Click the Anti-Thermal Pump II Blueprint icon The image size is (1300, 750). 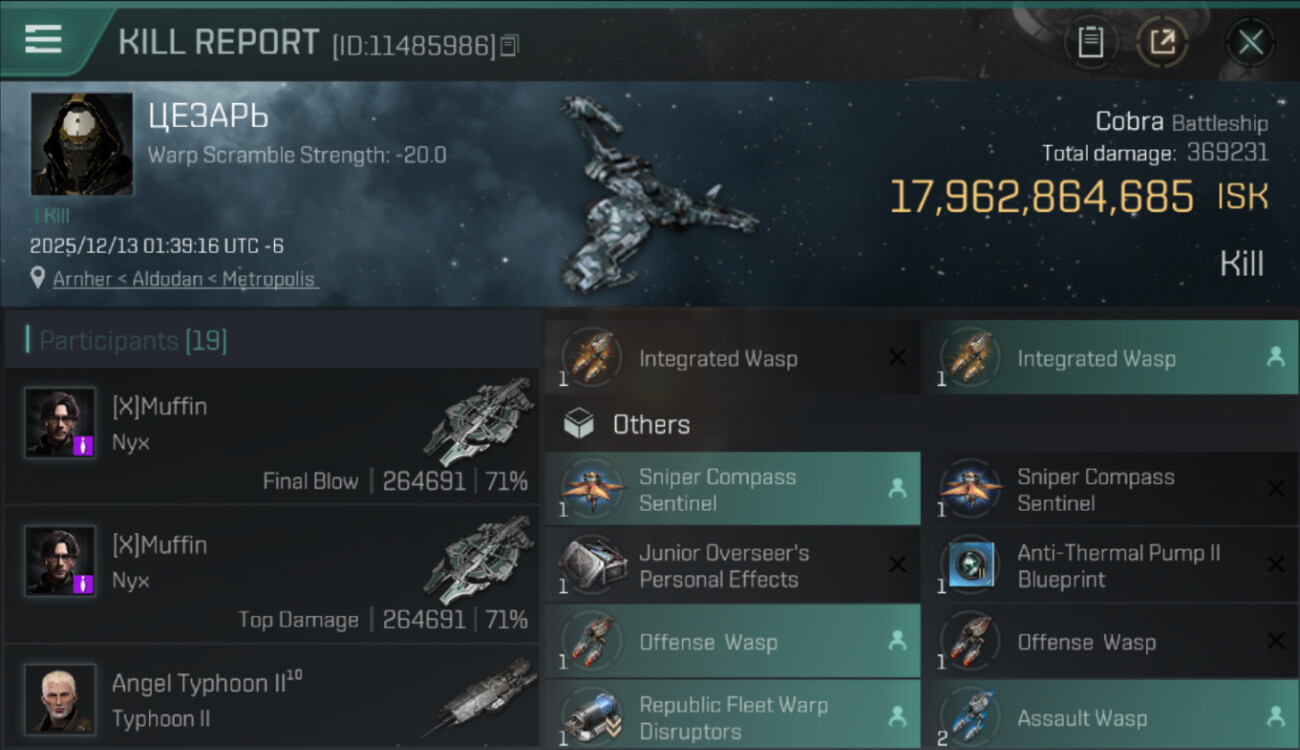click(971, 565)
